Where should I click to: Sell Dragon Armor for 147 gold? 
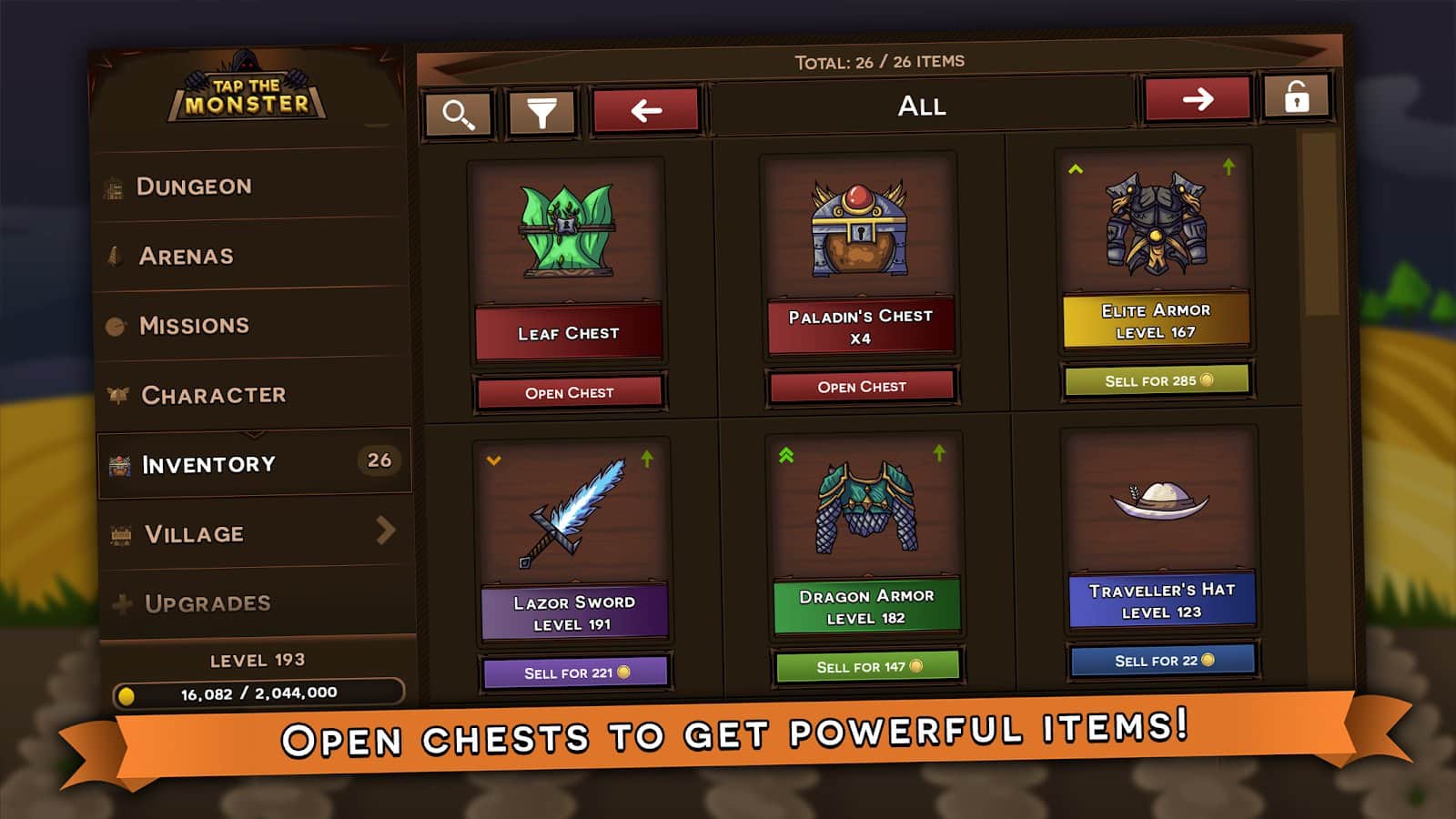[x=868, y=666]
